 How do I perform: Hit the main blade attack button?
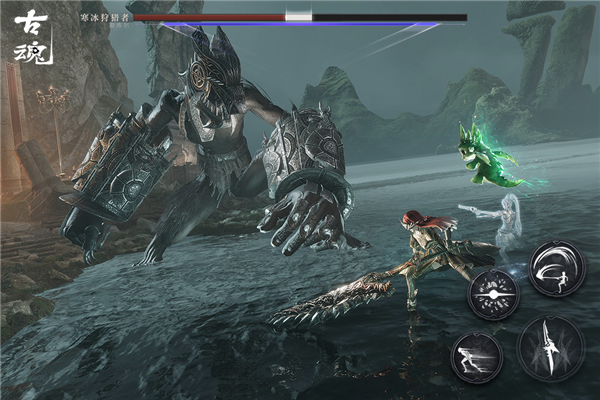pyautogui.click(x=551, y=348)
